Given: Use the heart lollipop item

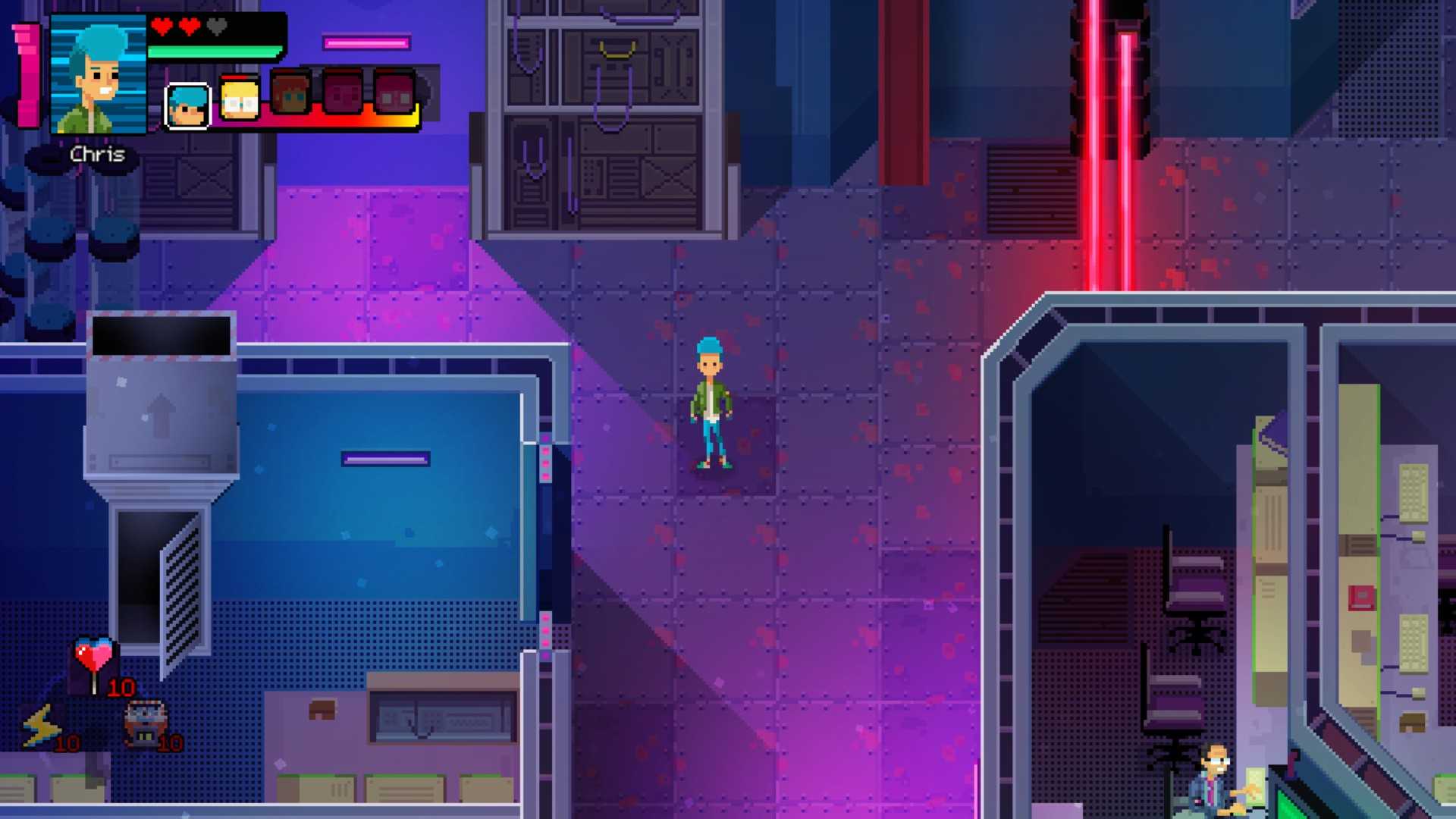Looking at the screenshot, I should click(x=94, y=660).
